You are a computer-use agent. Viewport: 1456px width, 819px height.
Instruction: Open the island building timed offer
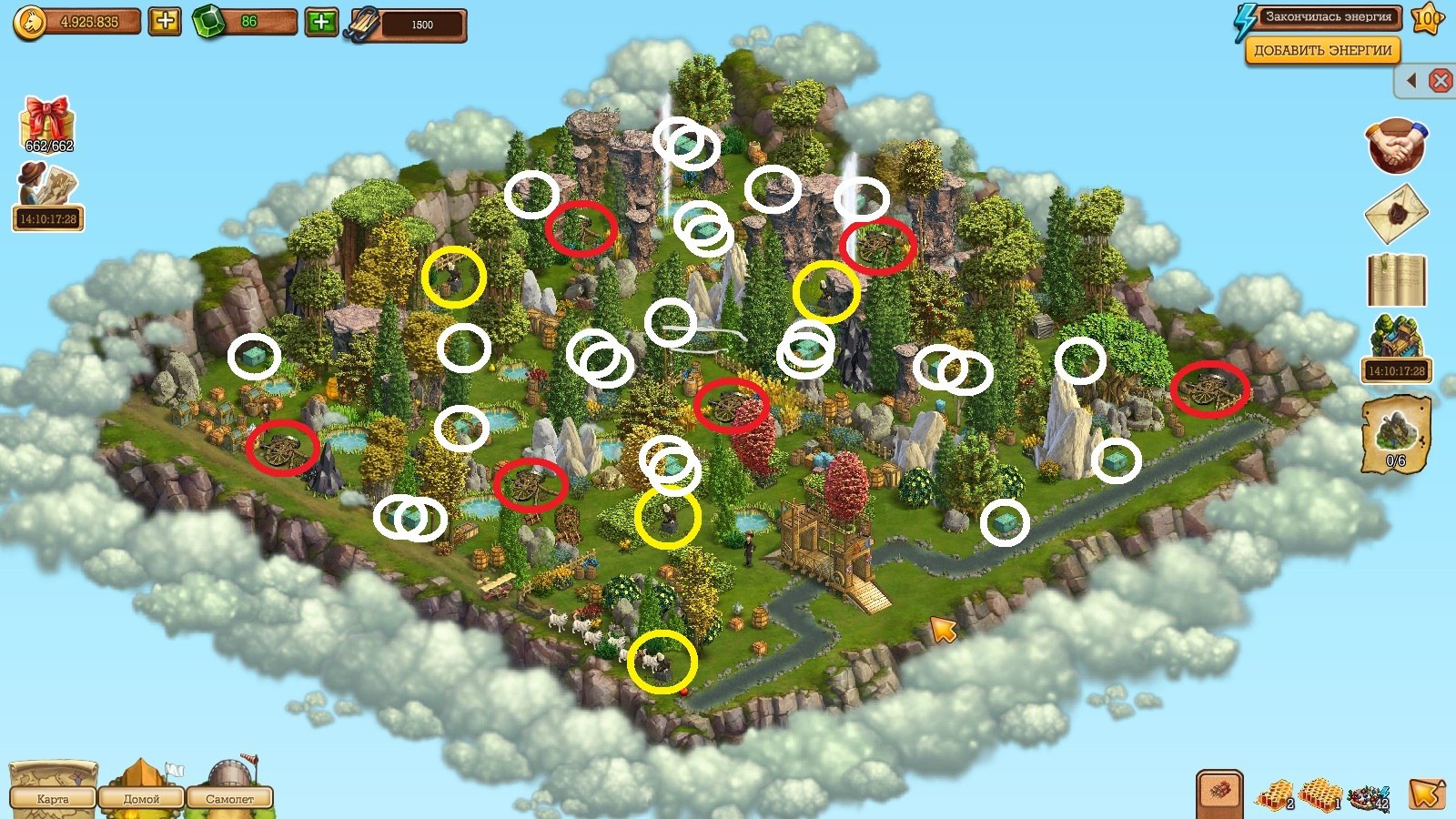click(x=1397, y=347)
